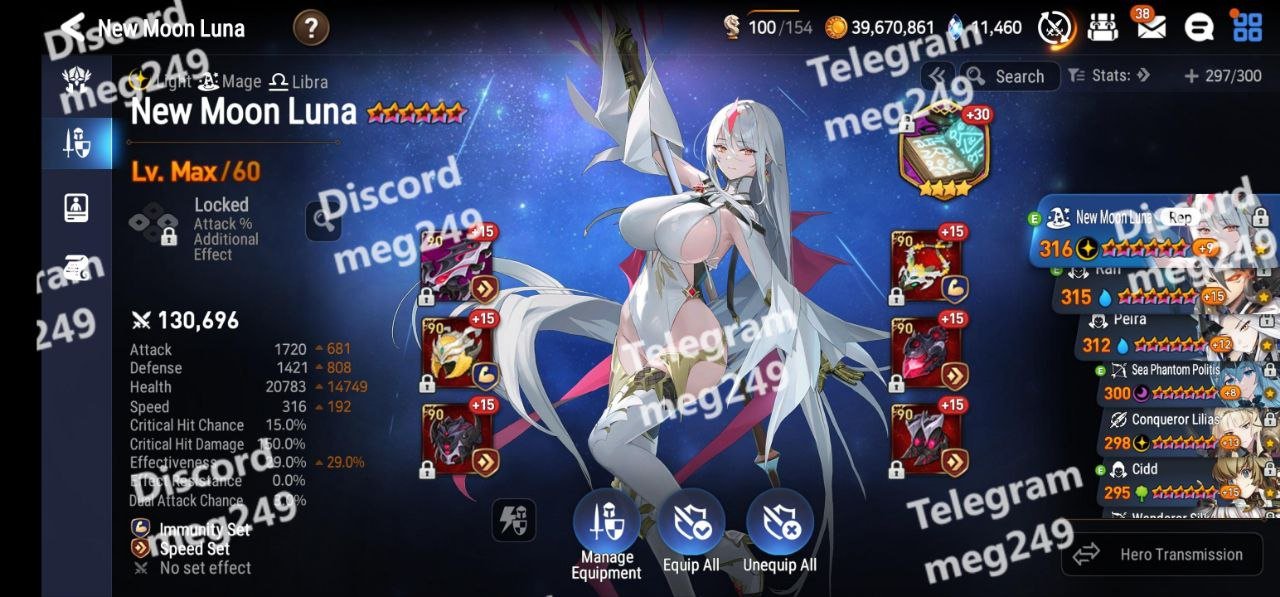Screen dimensions: 1280x597
Task: Open the blue four-square grid menu
Action: [x=1247, y=27]
